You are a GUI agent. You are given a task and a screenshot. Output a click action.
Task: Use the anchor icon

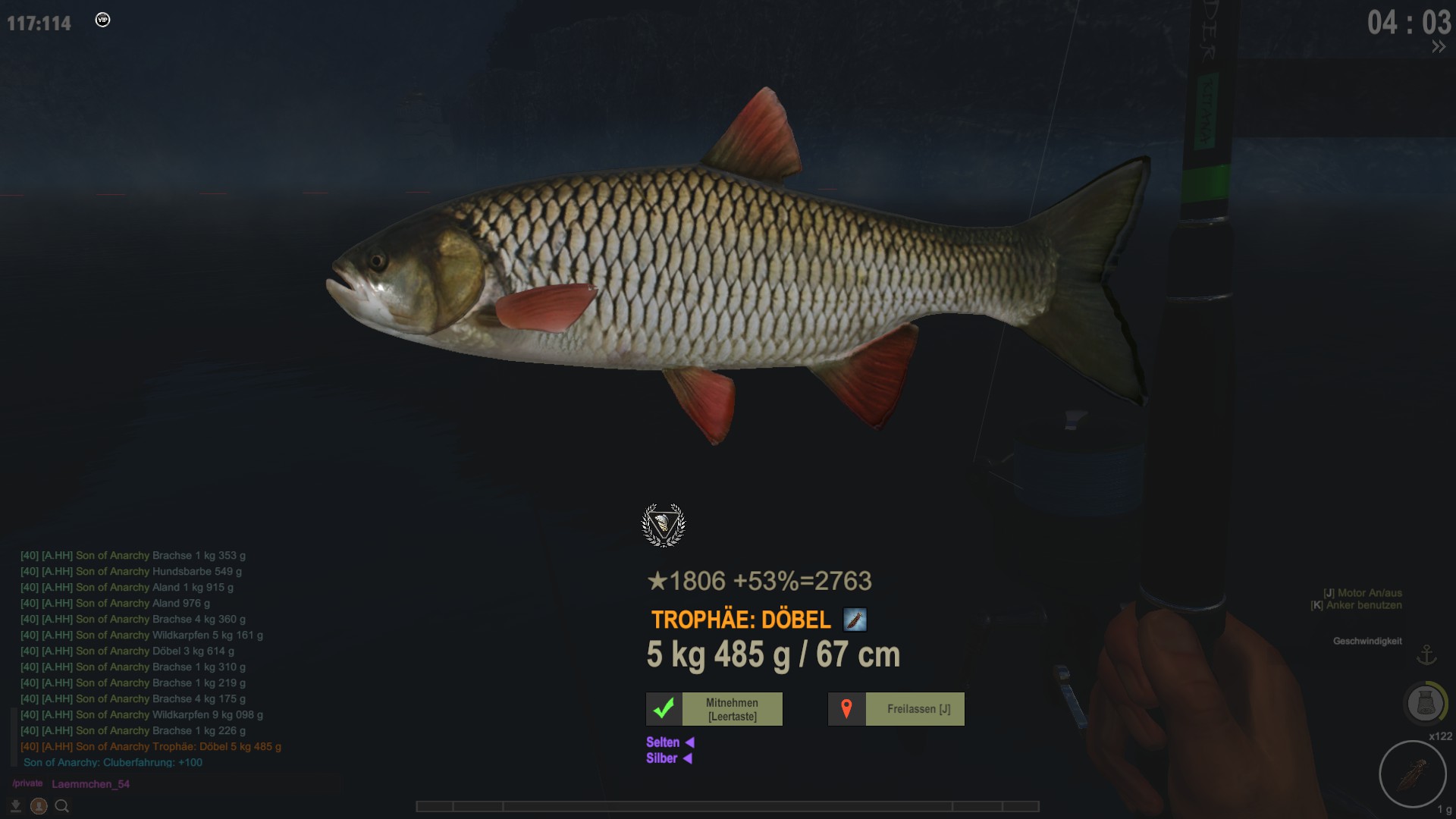(1426, 654)
